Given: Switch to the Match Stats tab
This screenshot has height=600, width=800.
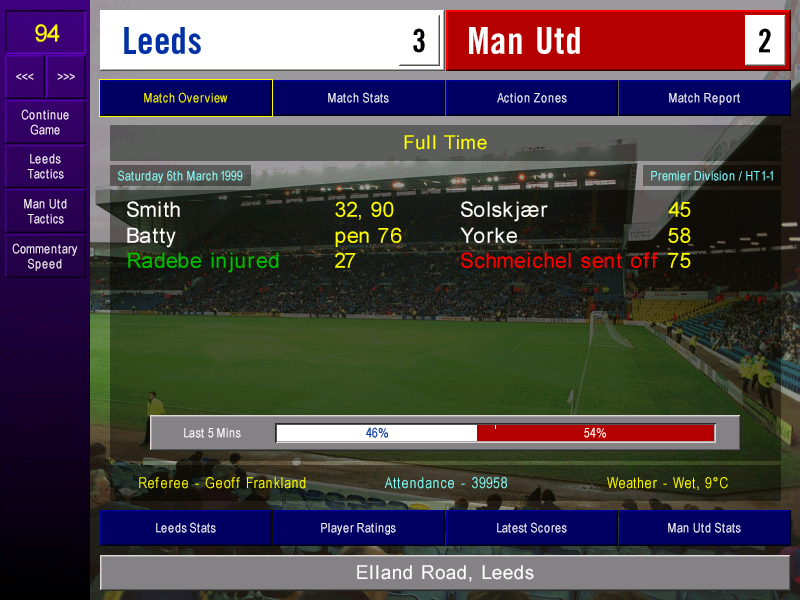Looking at the screenshot, I should point(358,98).
